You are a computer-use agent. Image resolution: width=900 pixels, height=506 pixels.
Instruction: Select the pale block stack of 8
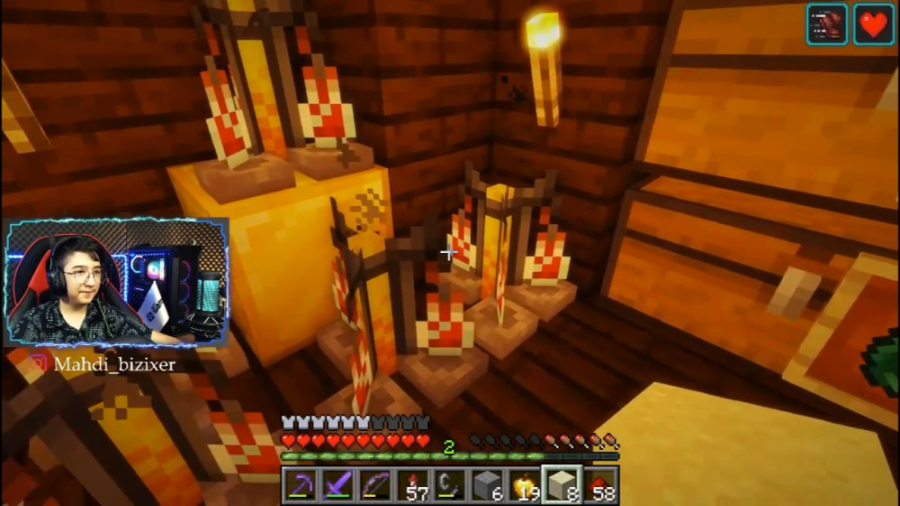(x=562, y=486)
